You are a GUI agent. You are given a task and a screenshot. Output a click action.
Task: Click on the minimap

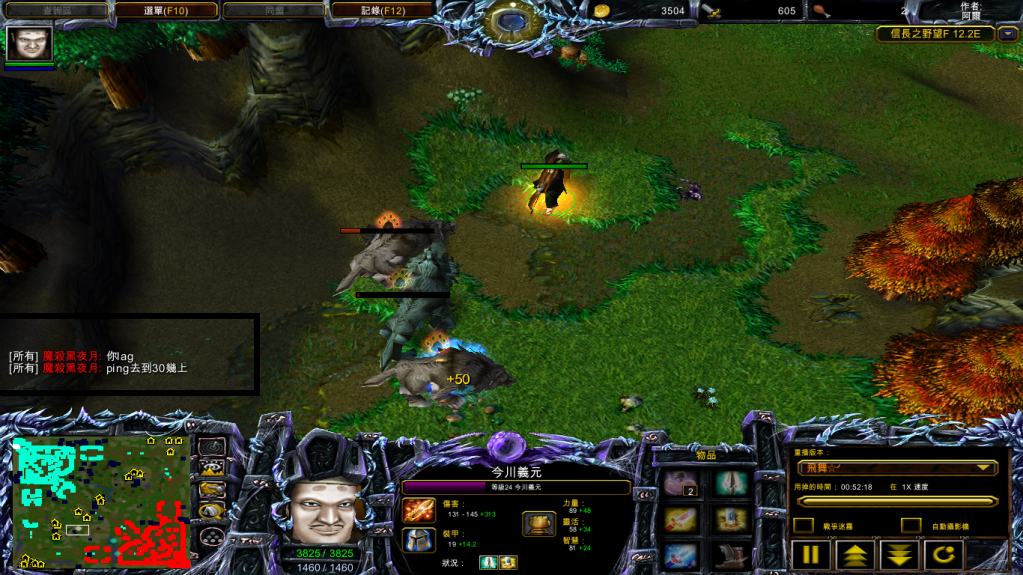pos(100,501)
